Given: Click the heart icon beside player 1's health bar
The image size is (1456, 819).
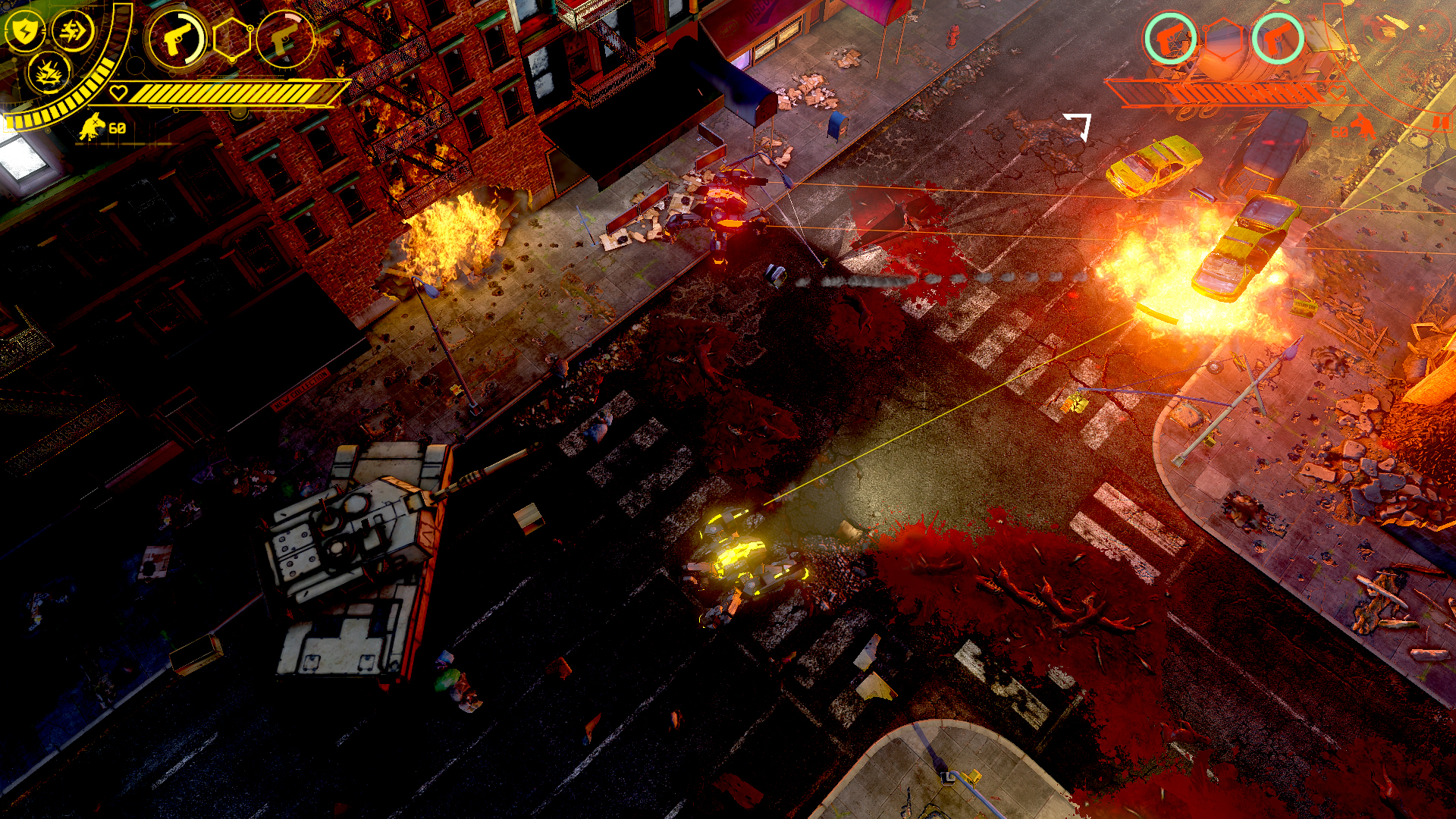Looking at the screenshot, I should click(x=119, y=93).
